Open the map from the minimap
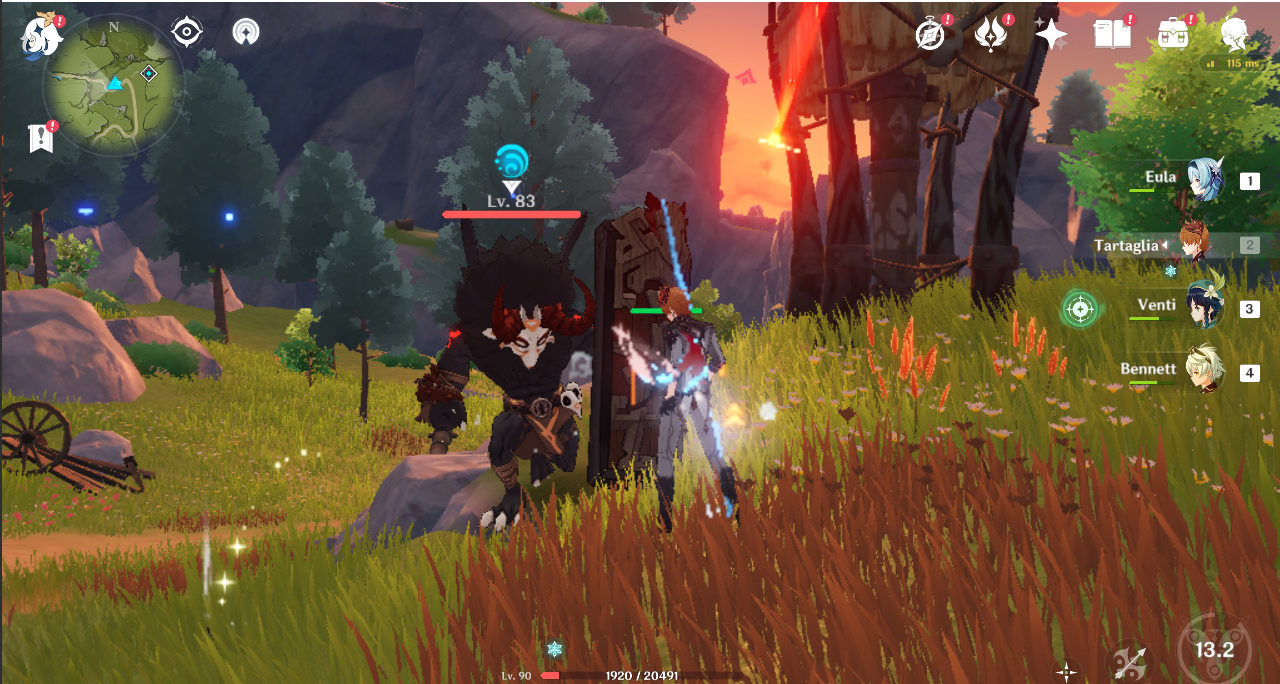The image size is (1280, 684). pos(113,85)
